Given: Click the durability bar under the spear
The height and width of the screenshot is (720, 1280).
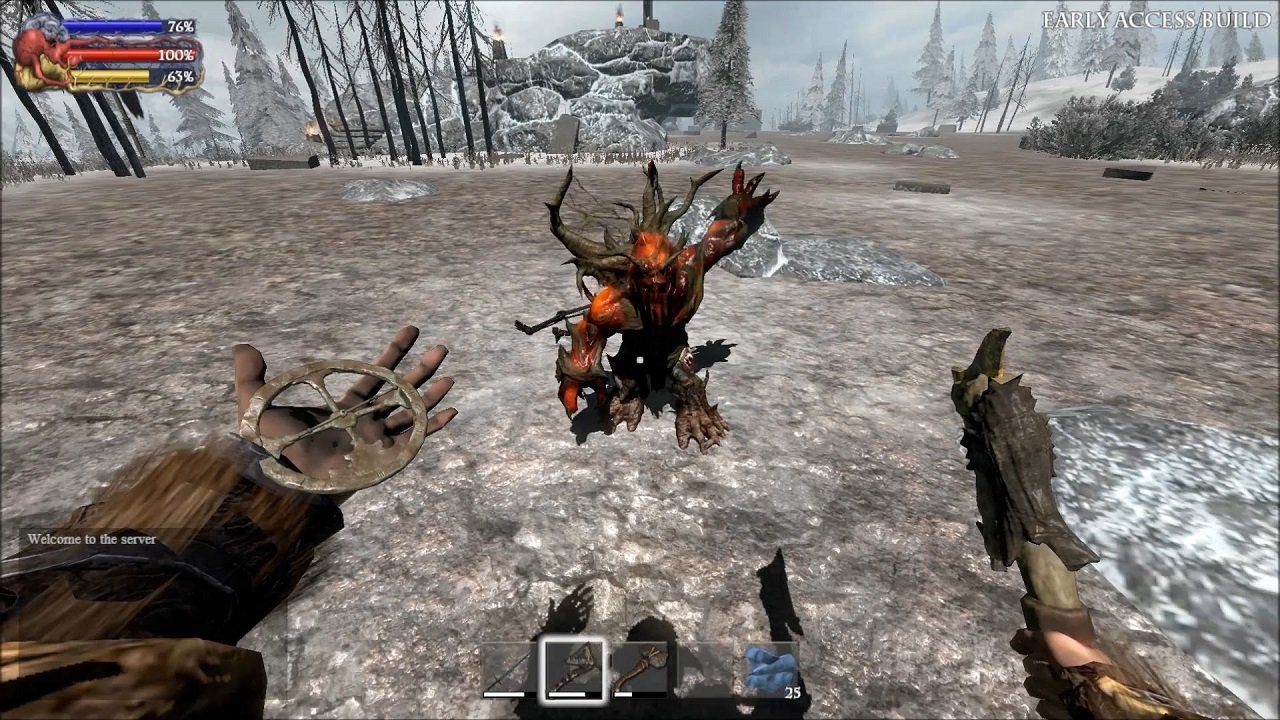Looking at the screenshot, I should [503, 693].
